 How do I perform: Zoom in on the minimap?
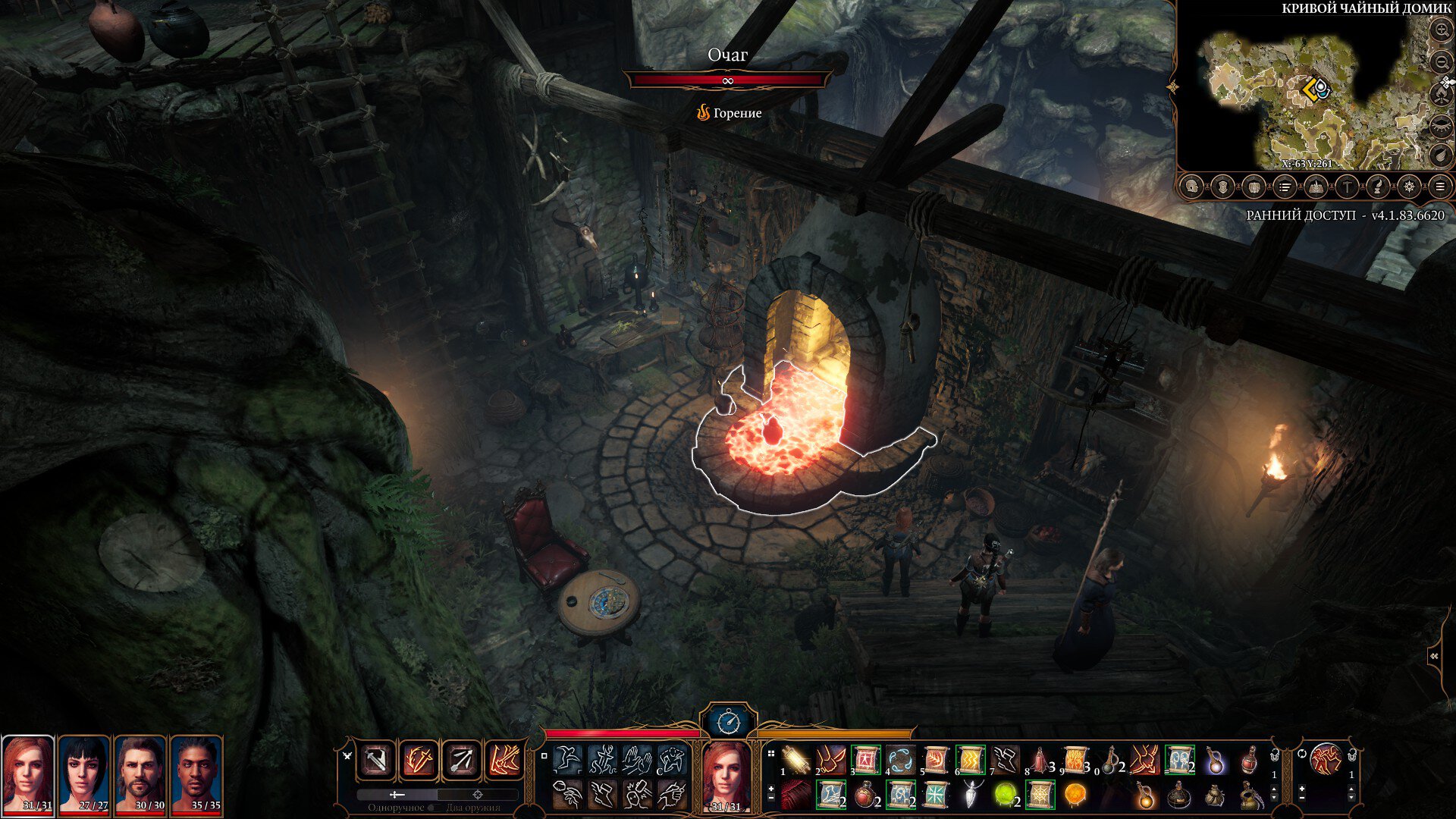coord(1440,31)
